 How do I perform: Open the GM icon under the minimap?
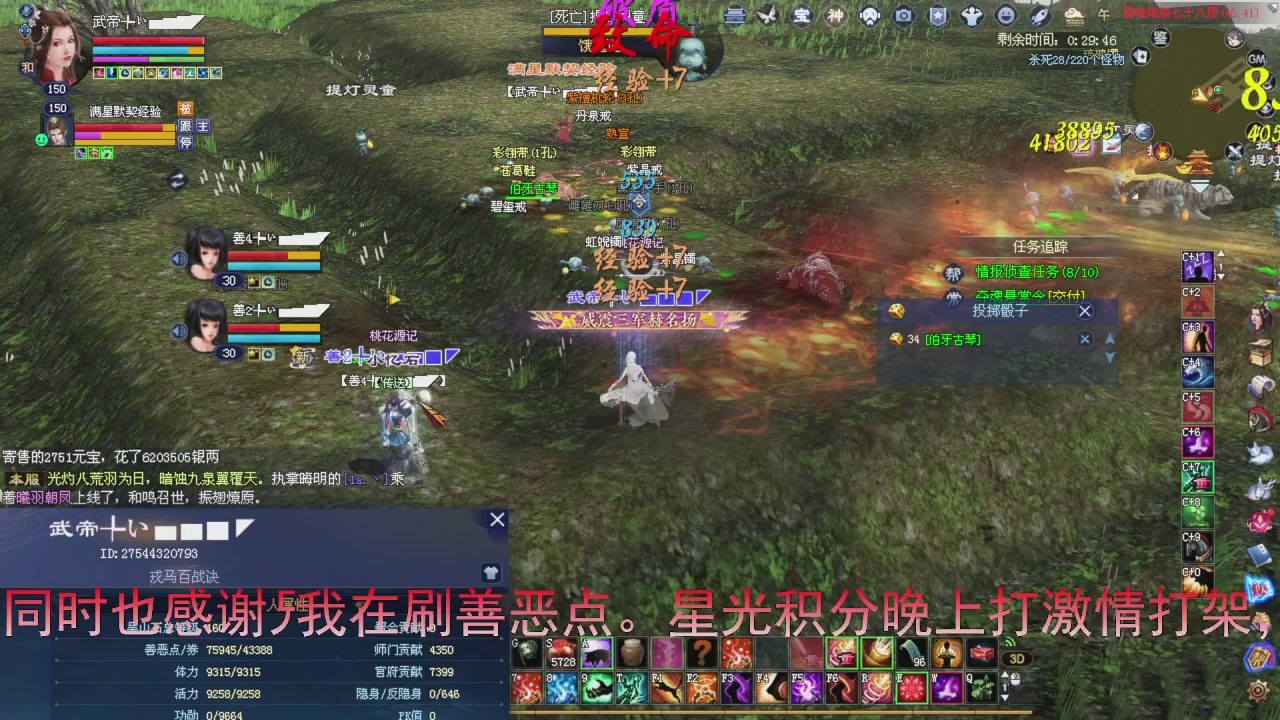click(x=1257, y=59)
